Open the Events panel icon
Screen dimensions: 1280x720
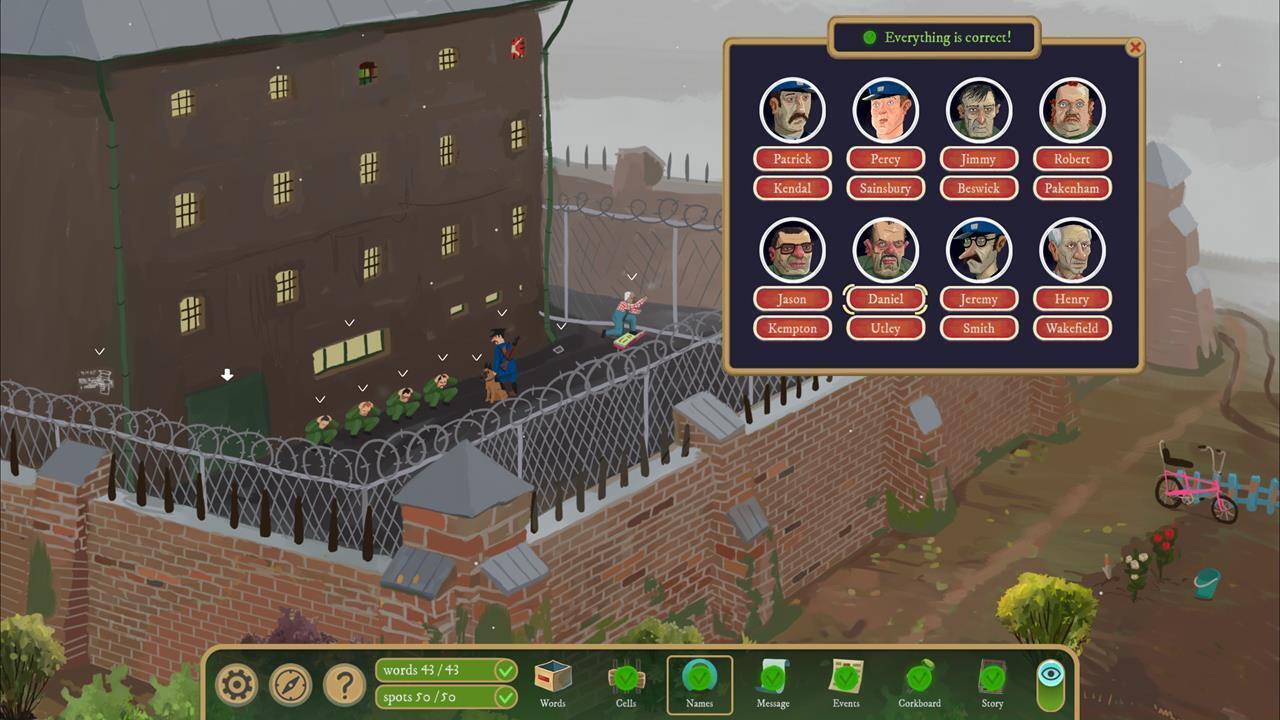coord(846,678)
